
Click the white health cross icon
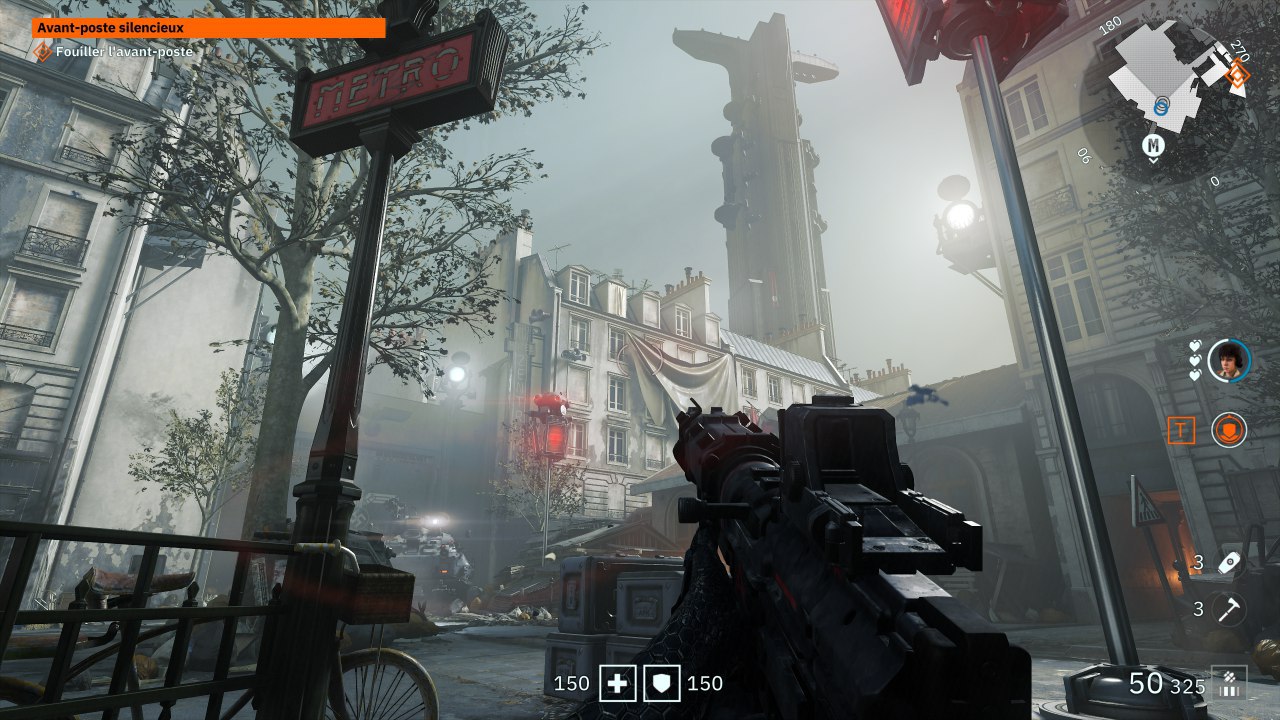618,684
